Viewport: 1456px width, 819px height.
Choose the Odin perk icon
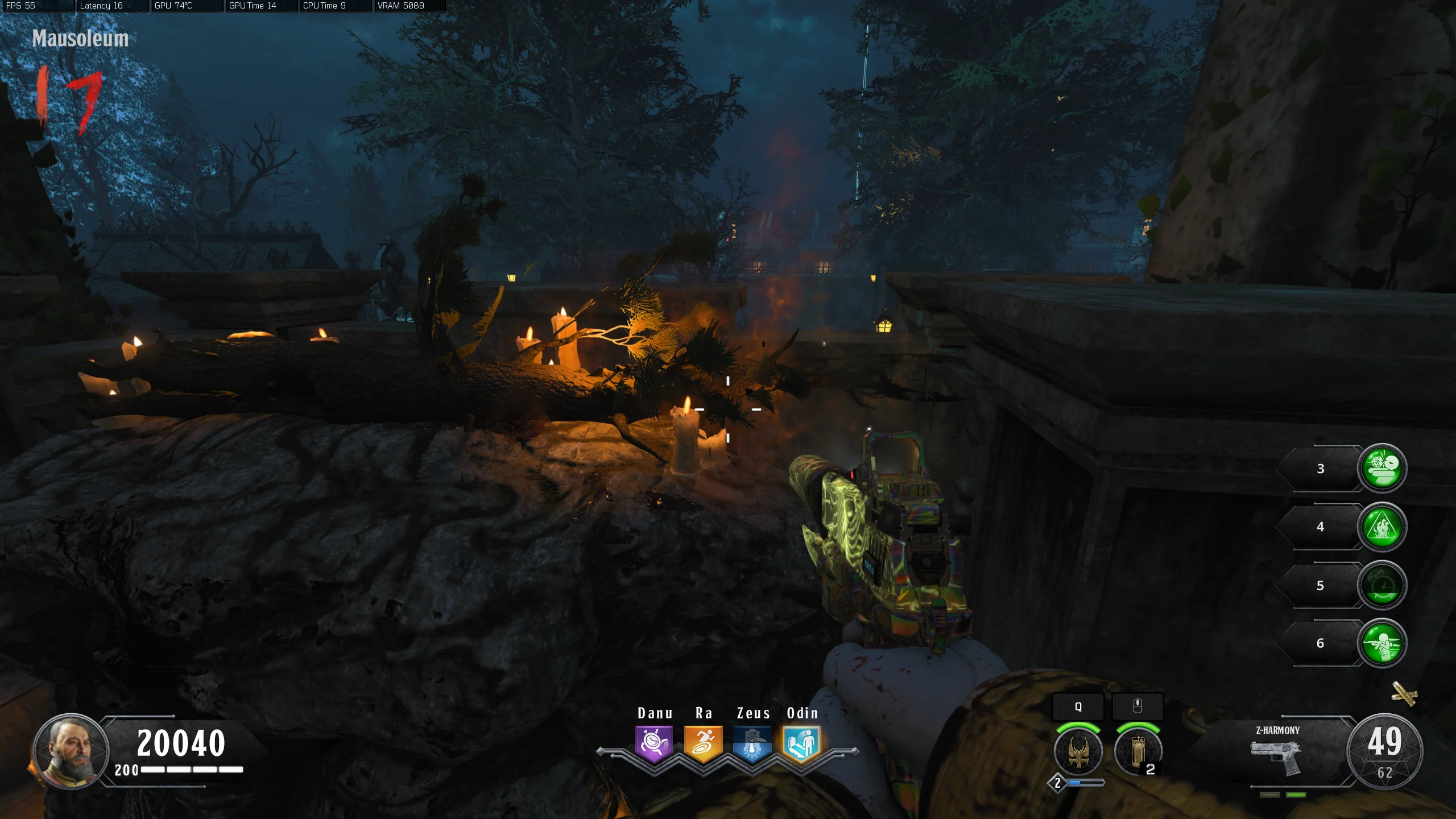coord(801,743)
